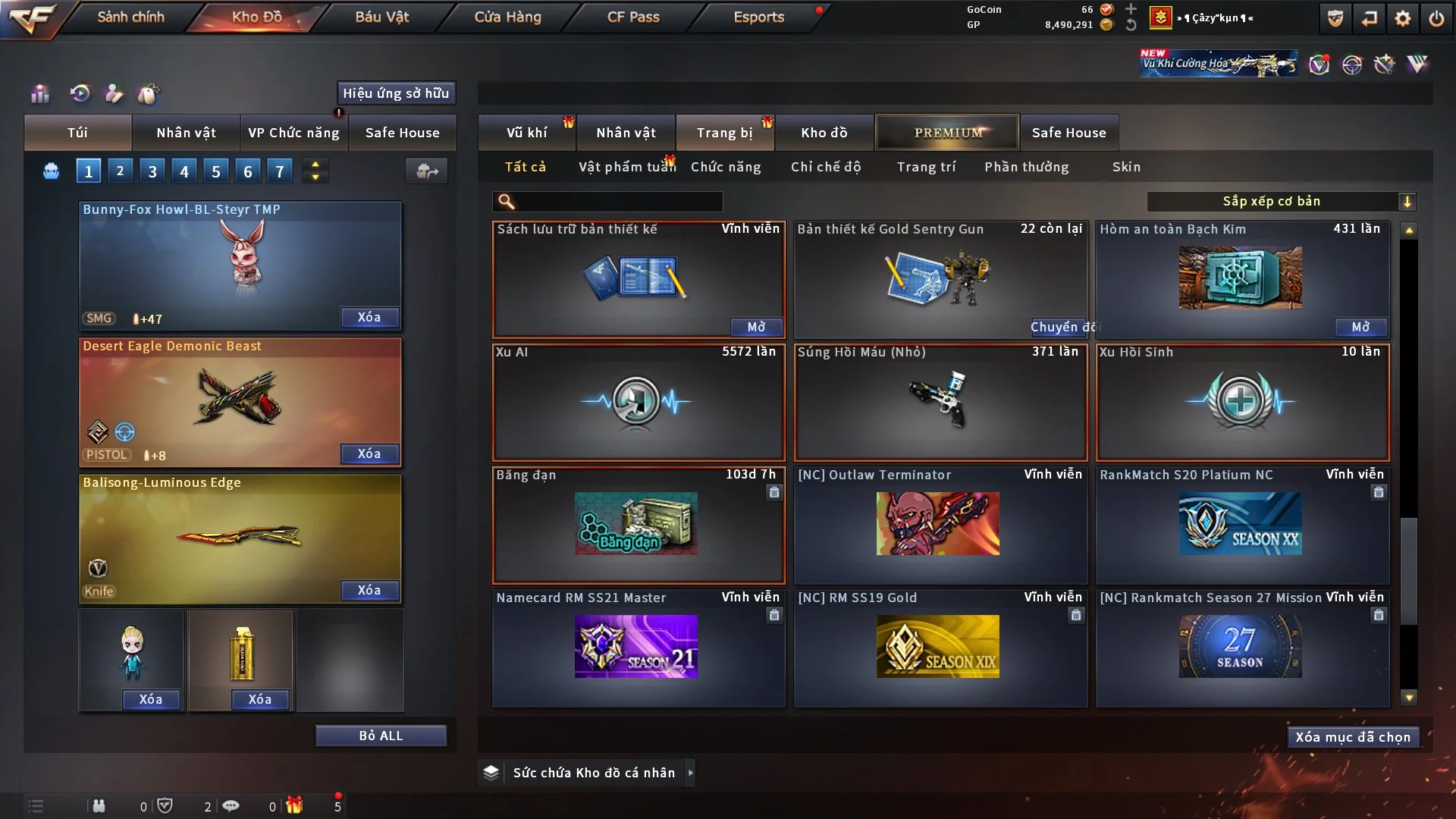
Task: Click the Hiệu ứng sở hữu button
Action: 396,93
